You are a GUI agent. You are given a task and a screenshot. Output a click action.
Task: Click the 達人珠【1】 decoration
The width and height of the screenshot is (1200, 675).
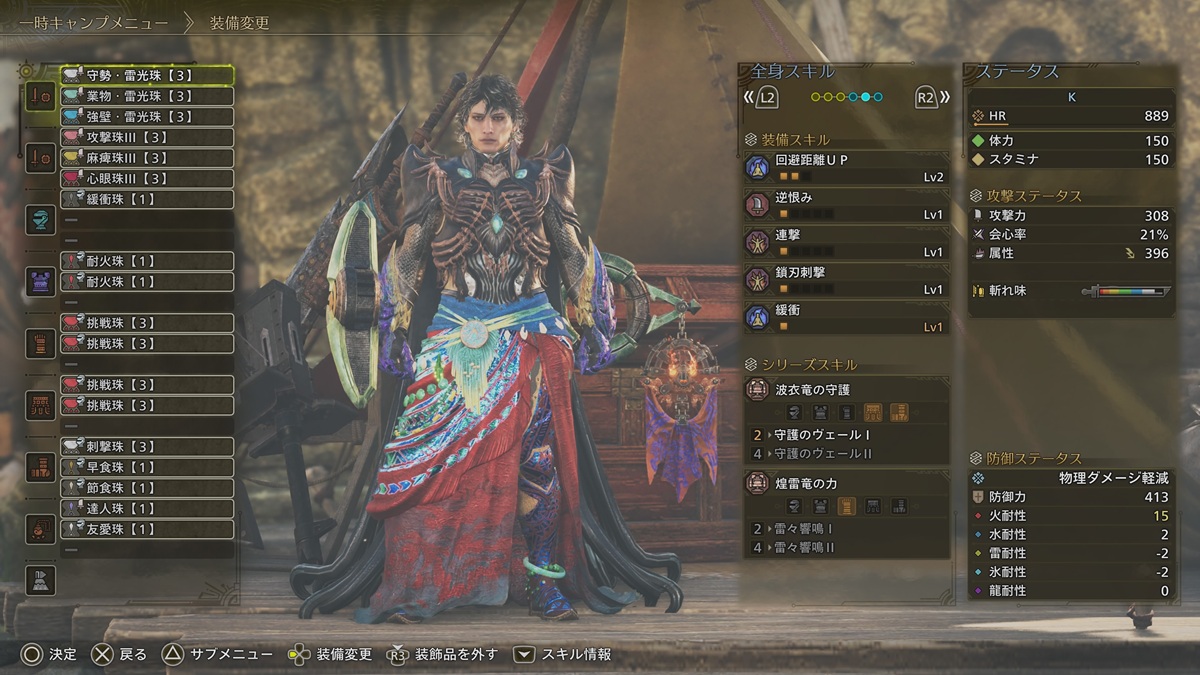[147, 509]
